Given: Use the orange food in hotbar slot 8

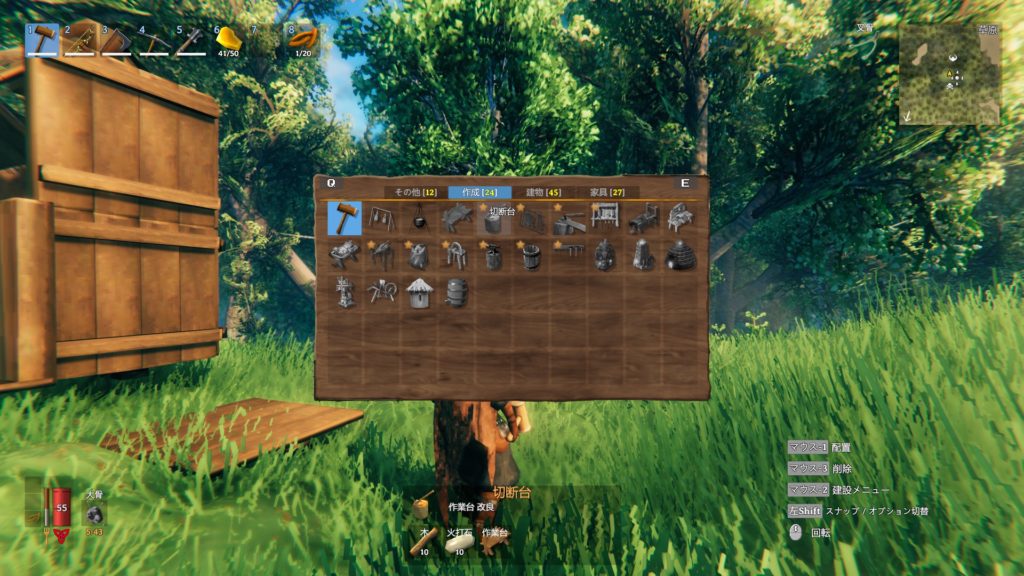Looking at the screenshot, I should tap(303, 39).
